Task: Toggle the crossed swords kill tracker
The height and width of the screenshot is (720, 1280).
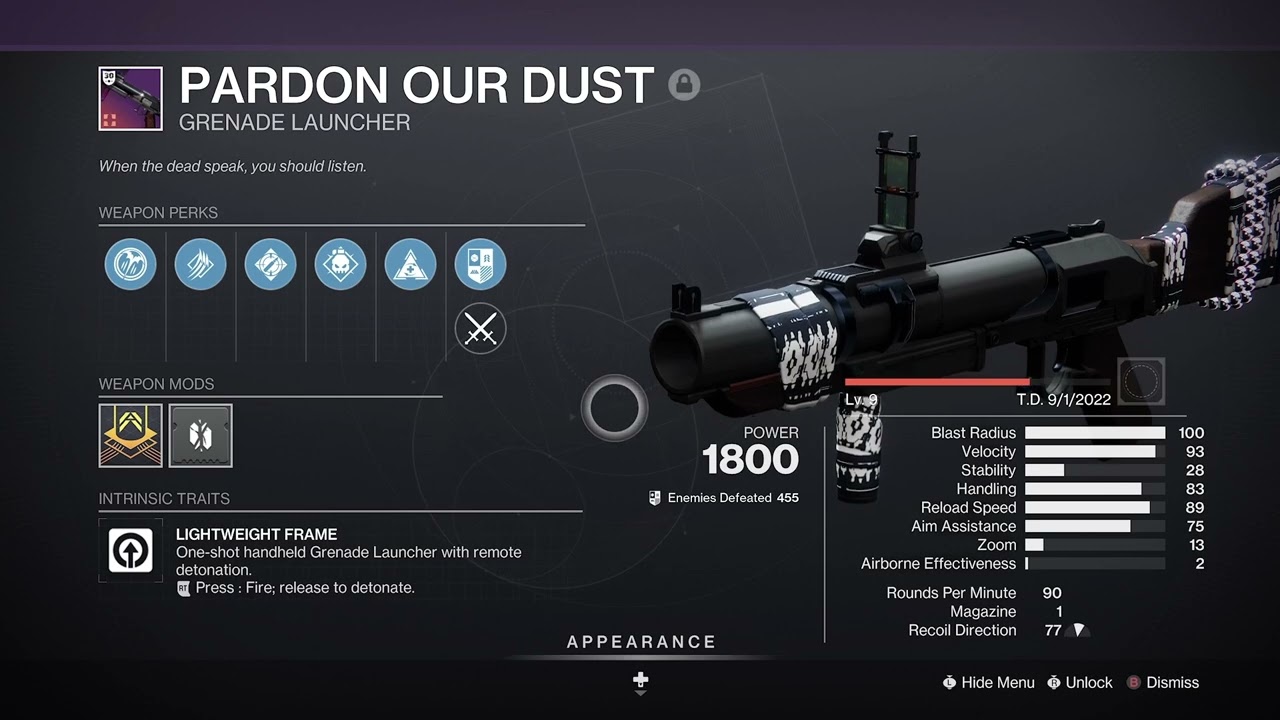Action: [480, 329]
